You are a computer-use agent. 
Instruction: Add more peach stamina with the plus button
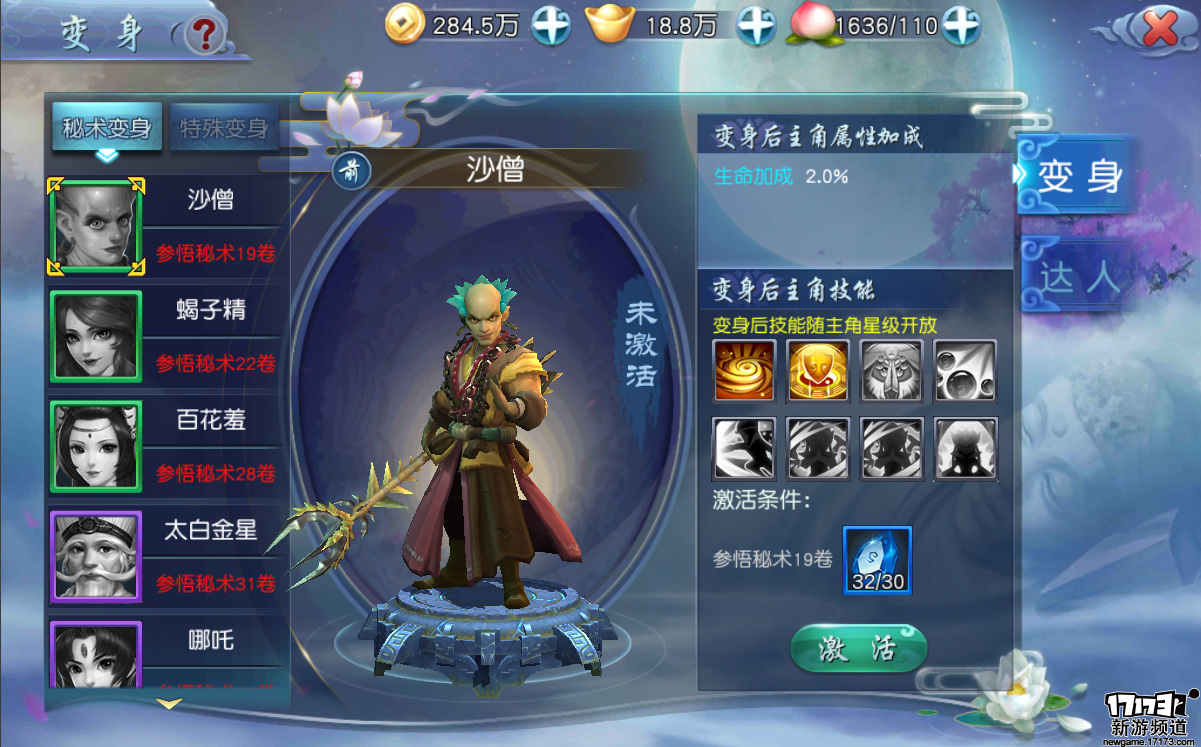[x=959, y=25]
